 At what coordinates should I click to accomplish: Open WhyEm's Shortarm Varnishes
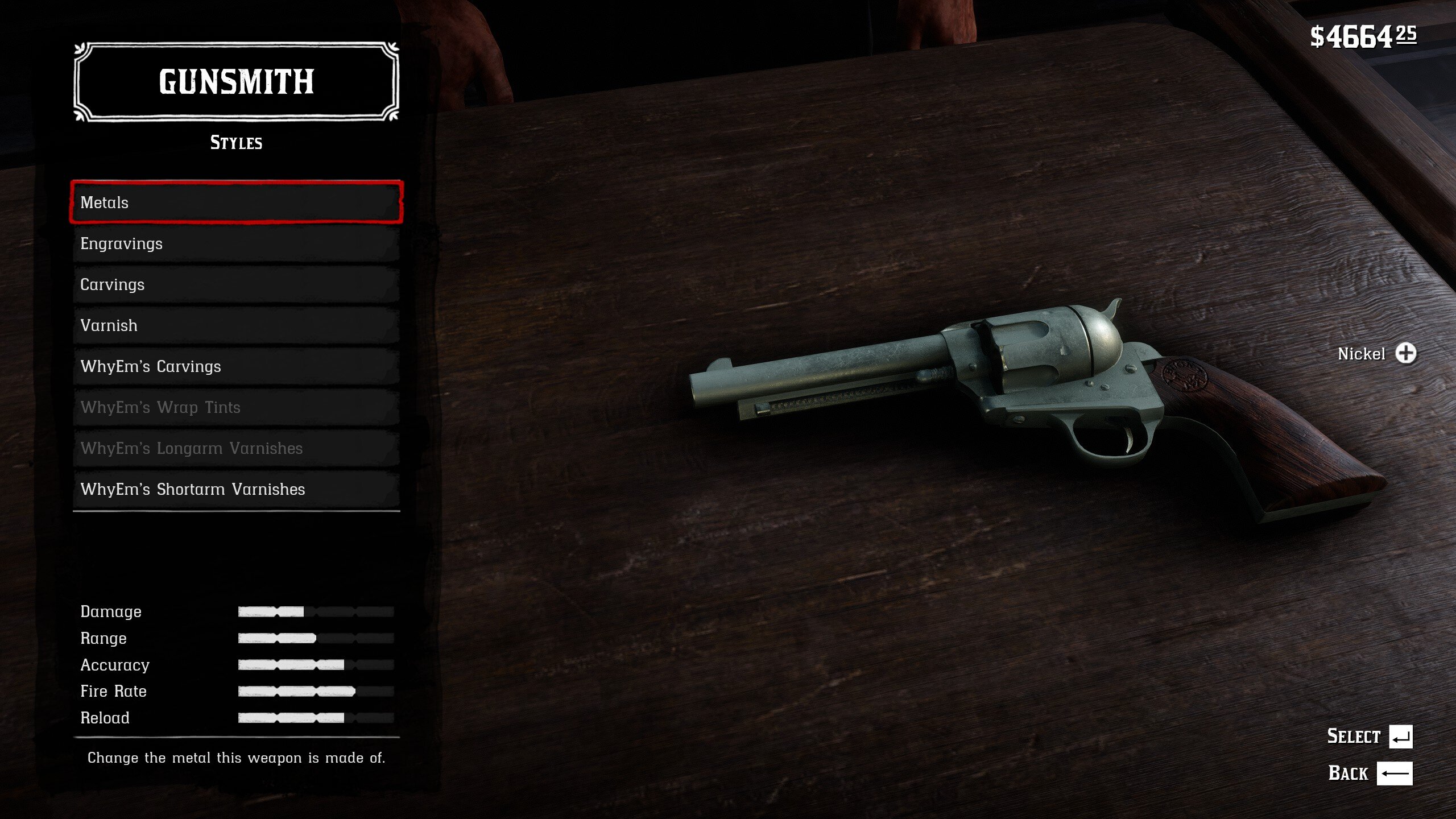pyautogui.click(x=236, y=489)
